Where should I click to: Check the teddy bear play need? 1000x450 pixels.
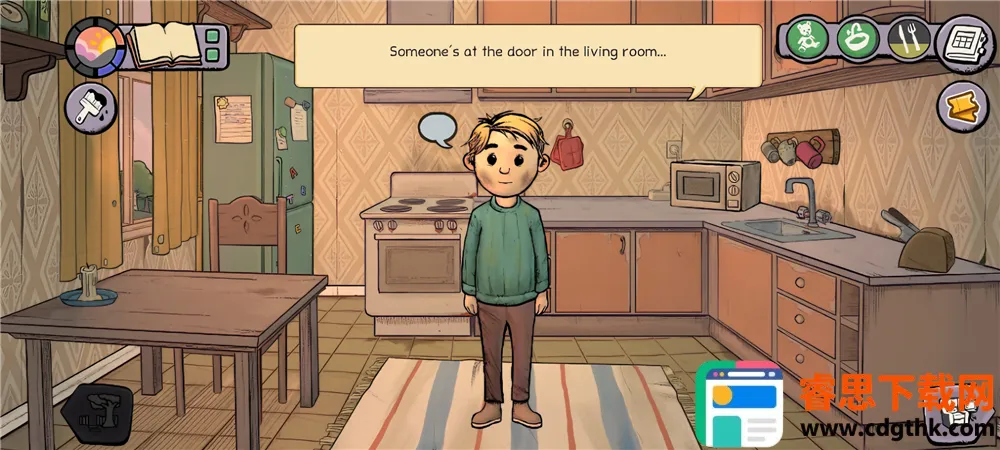[804, 40]
